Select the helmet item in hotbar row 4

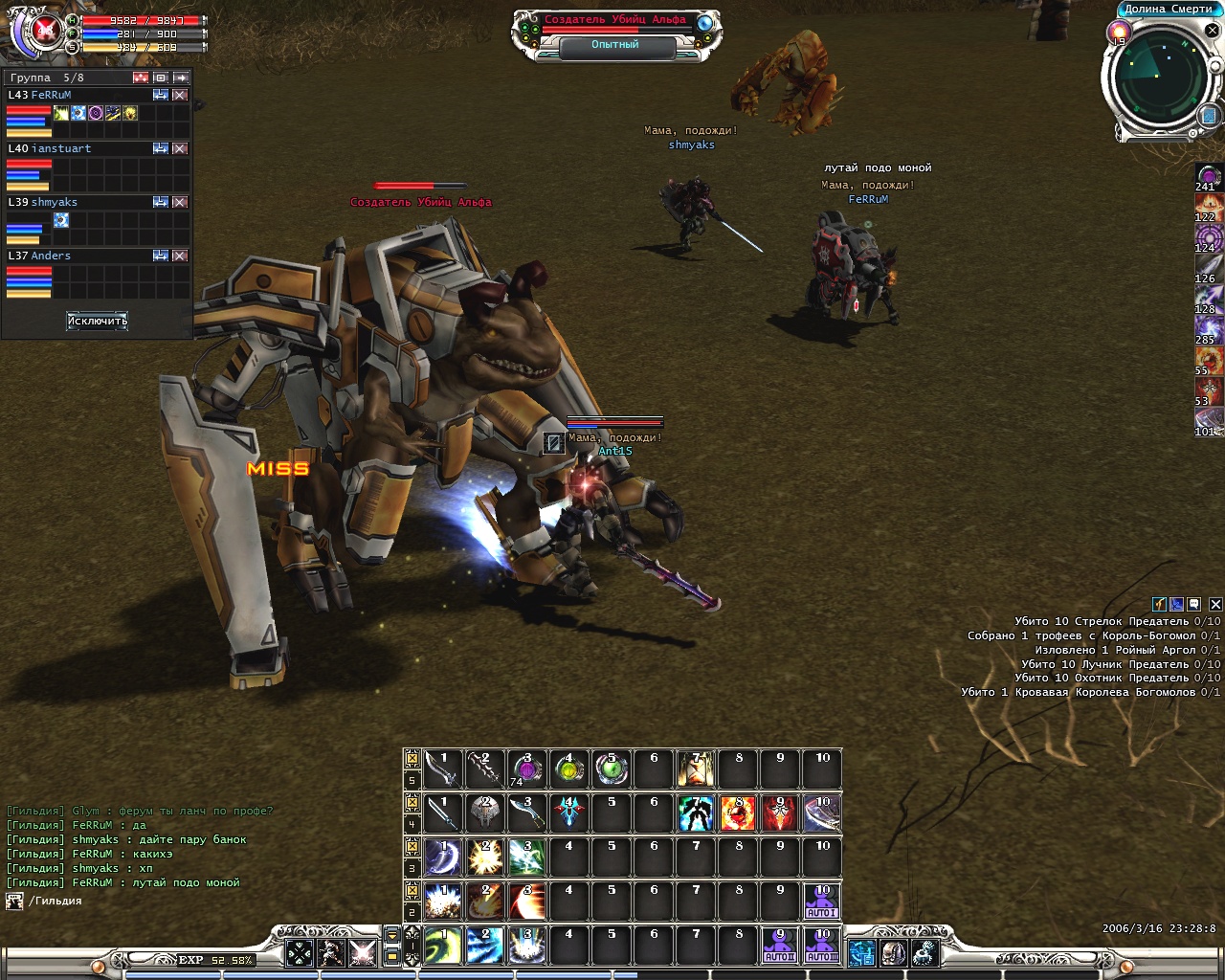484,813
